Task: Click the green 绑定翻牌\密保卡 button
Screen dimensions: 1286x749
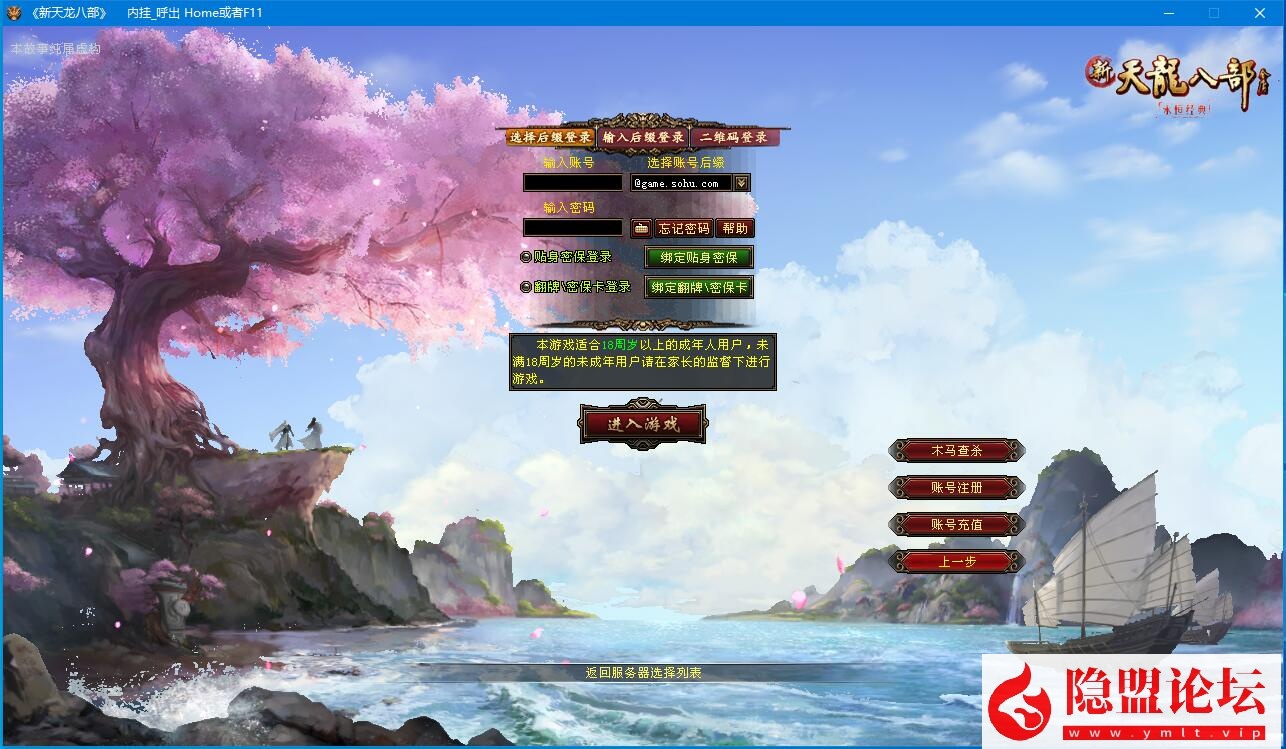Action: click(697, 288)
